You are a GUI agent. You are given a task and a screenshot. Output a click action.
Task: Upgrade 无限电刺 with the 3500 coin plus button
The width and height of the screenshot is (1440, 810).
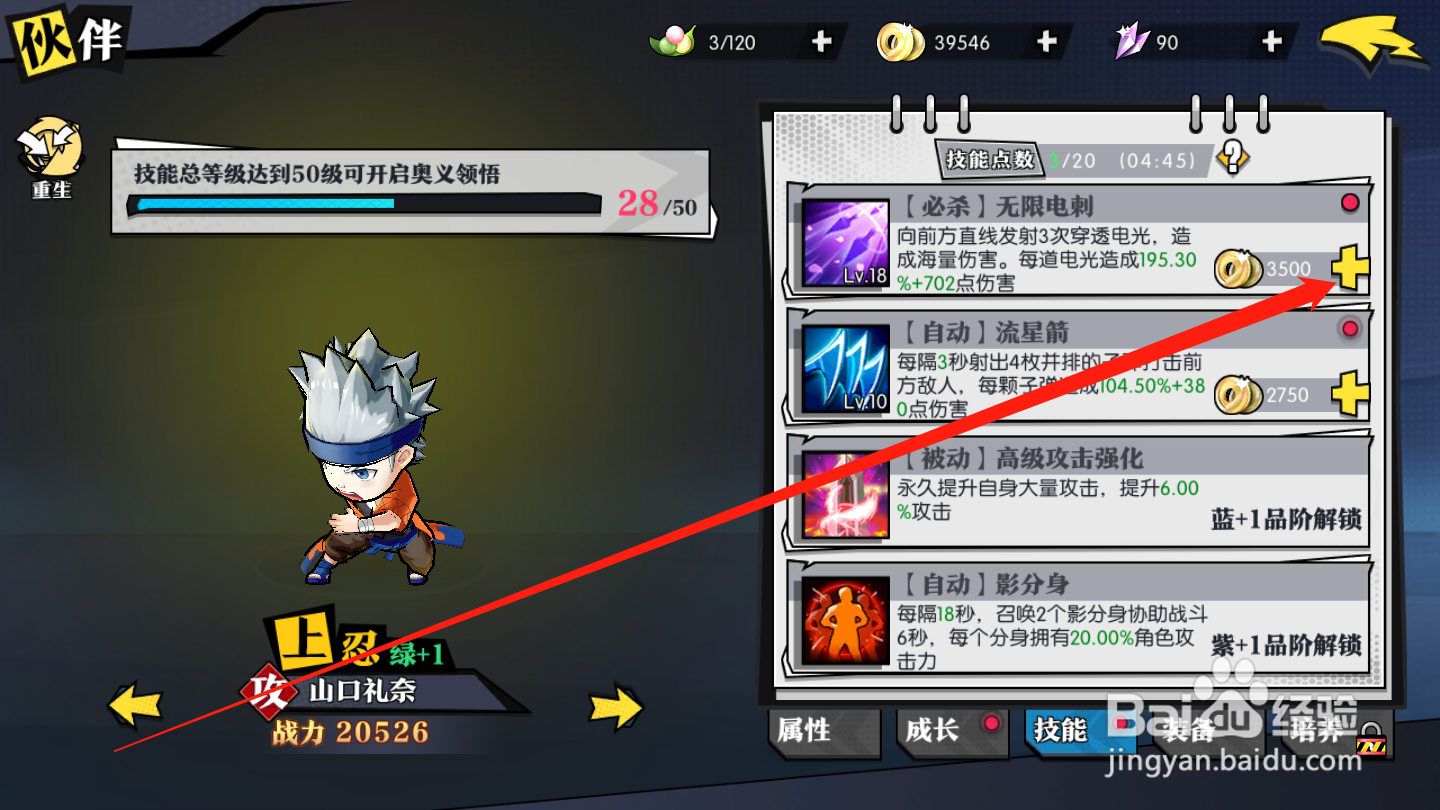pyautogui.click(x=1349, y=268)
